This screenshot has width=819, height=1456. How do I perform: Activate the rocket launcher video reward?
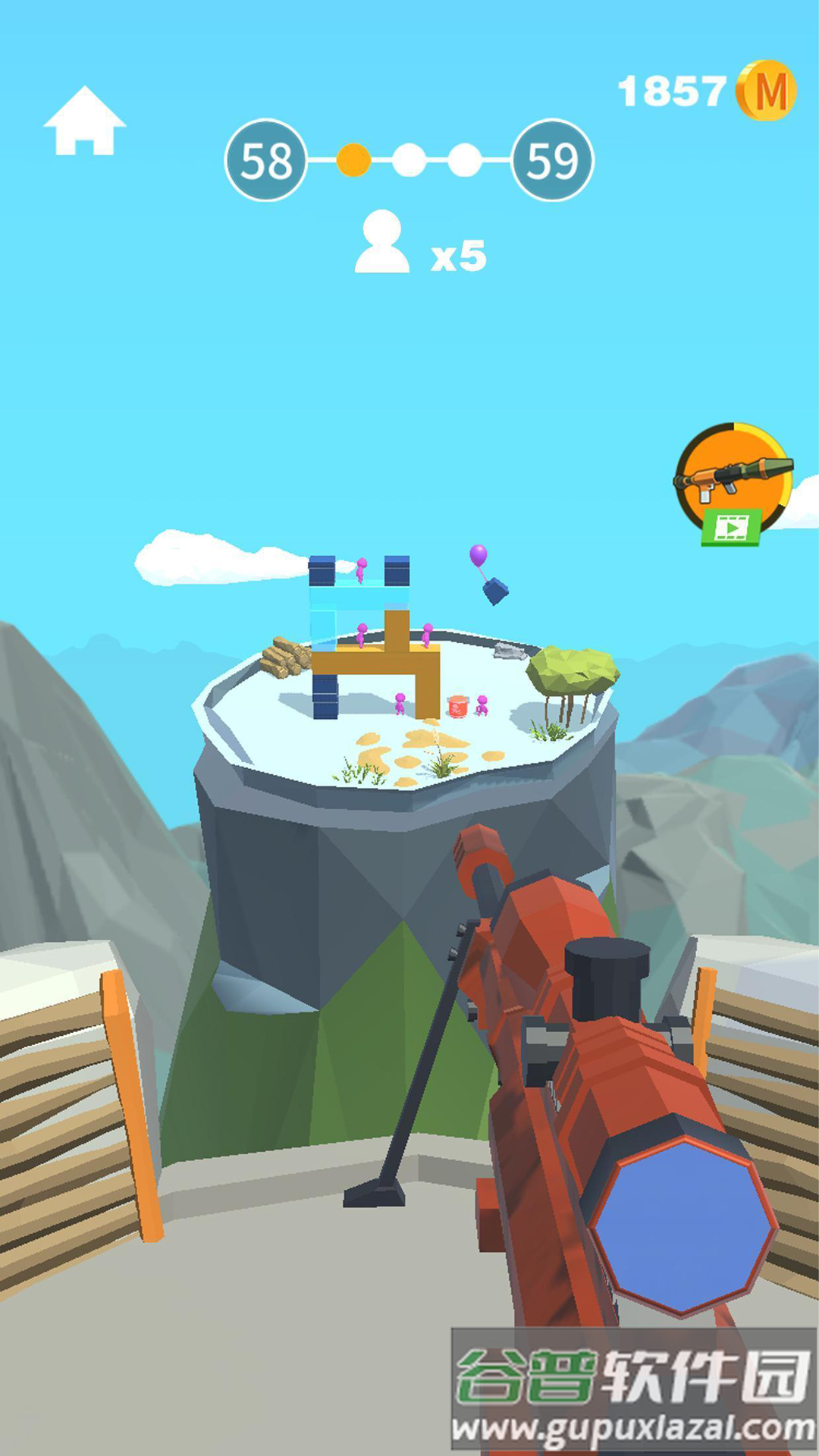[733, 483]
